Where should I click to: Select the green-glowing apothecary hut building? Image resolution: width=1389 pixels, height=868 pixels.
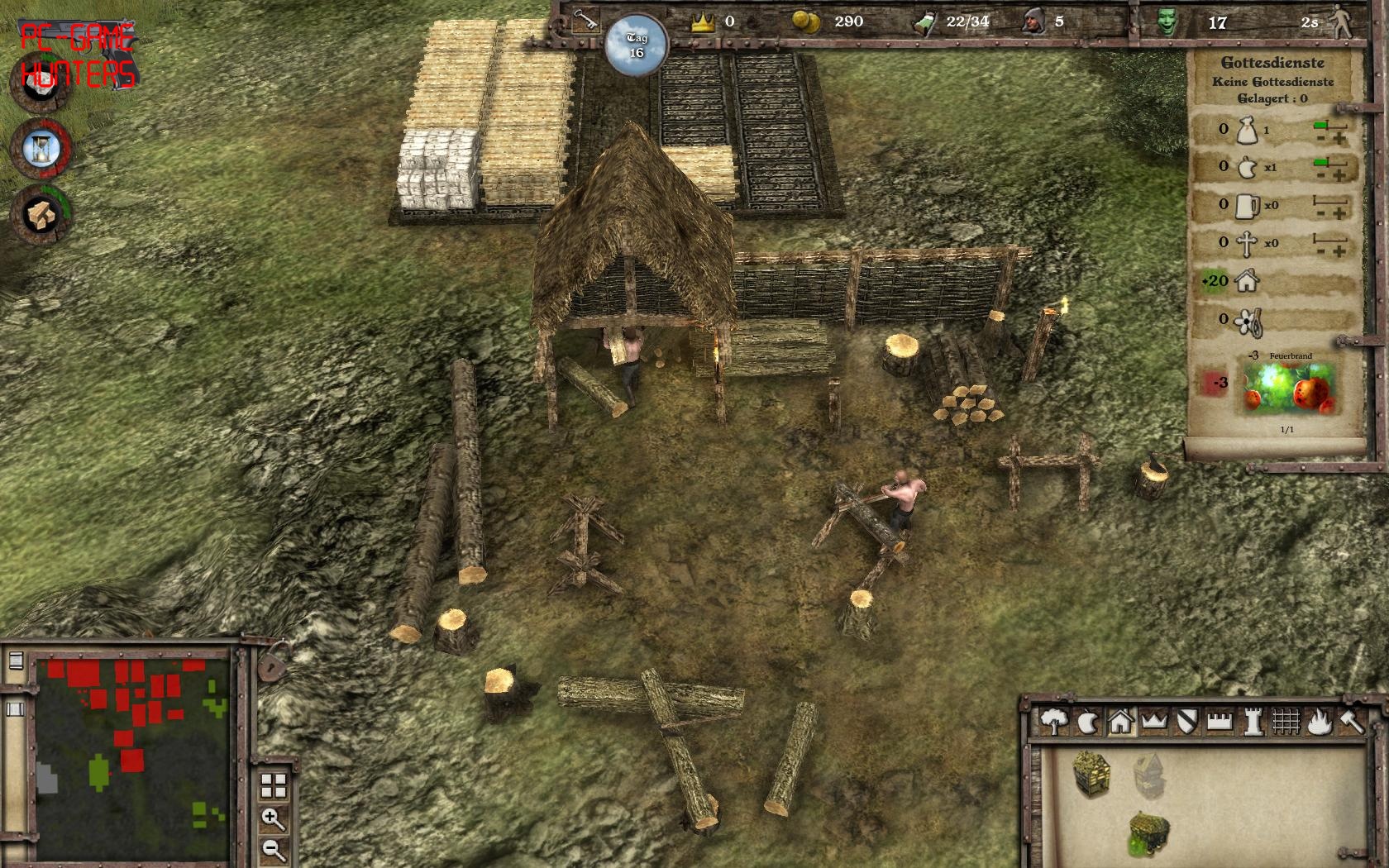1149,832
